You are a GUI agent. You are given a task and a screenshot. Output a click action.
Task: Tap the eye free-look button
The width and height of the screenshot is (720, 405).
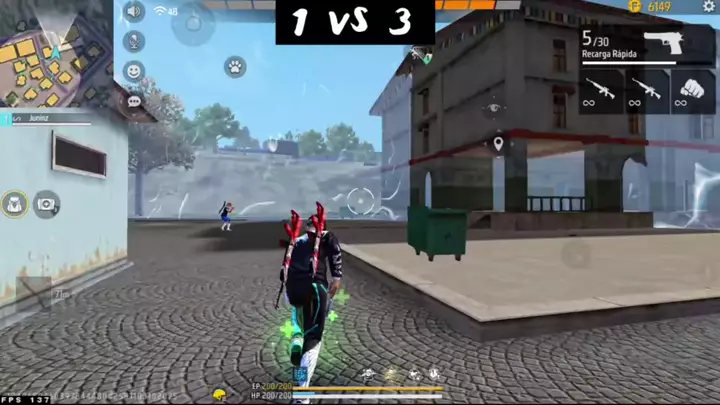(x=492, y=108)
